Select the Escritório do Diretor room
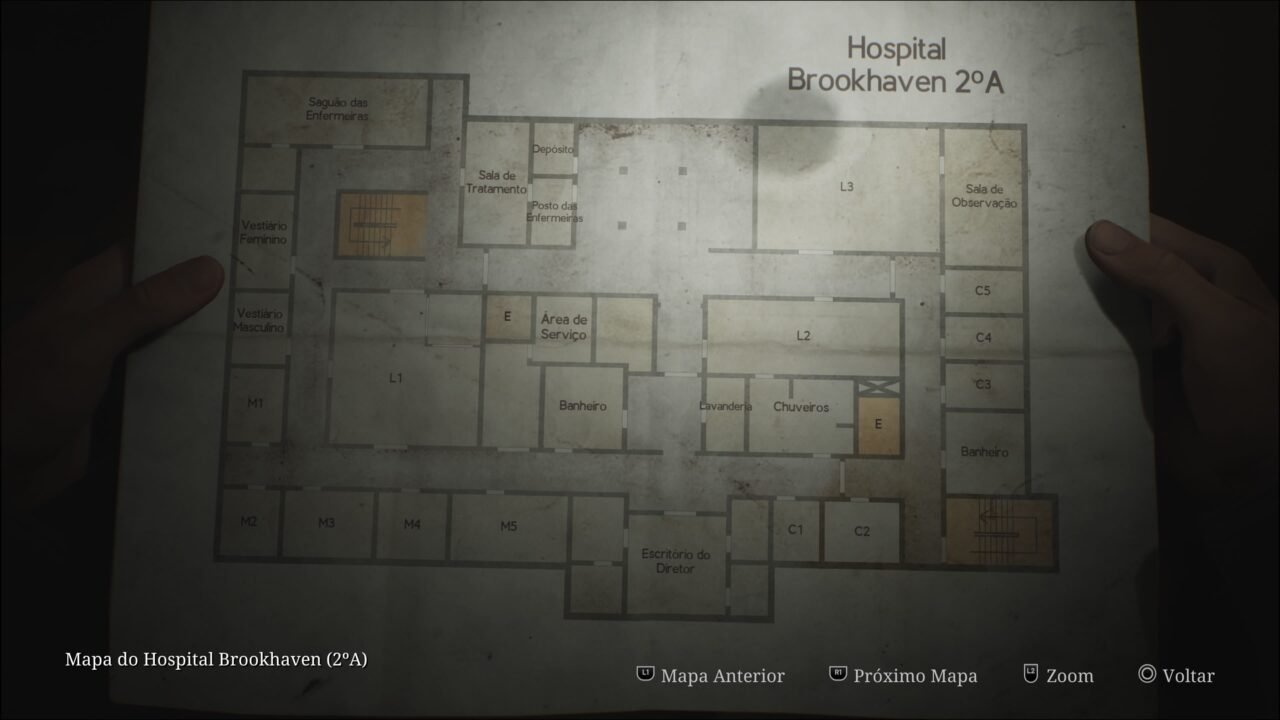 coord(675,563)
